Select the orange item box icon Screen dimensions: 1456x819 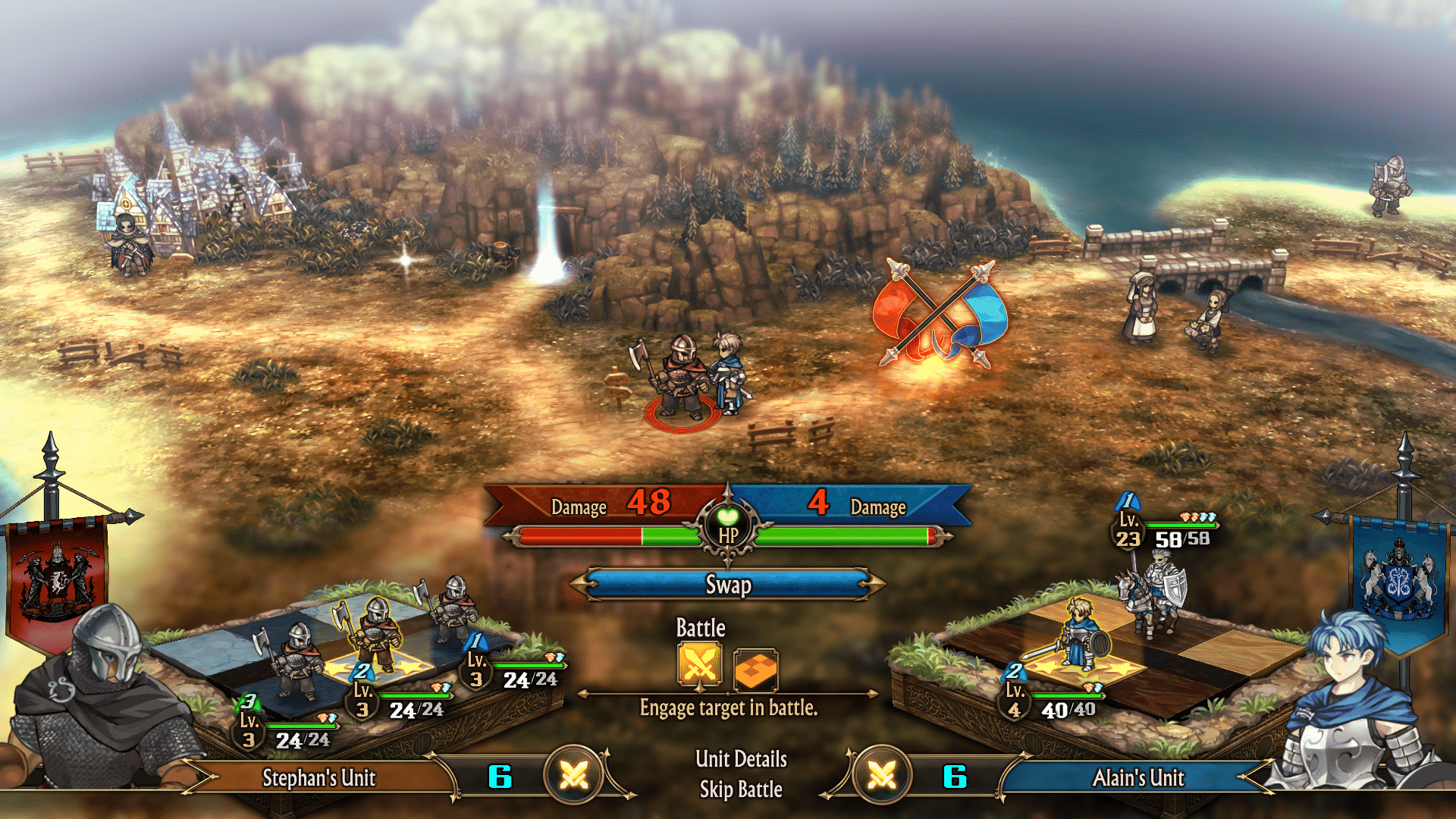coord(755,669)
